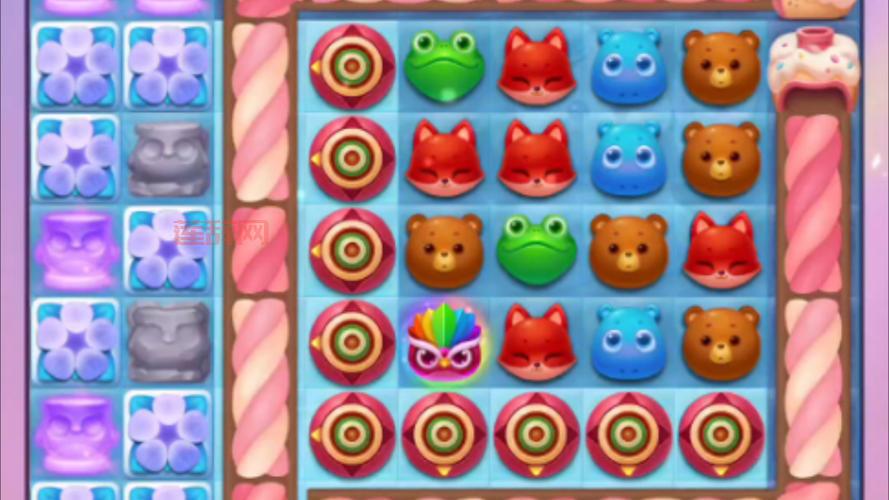The width and height of the screenshot is (889, 500).
Task: Choose the fox tile beside the rainbow owl
Action: point(537,341)
